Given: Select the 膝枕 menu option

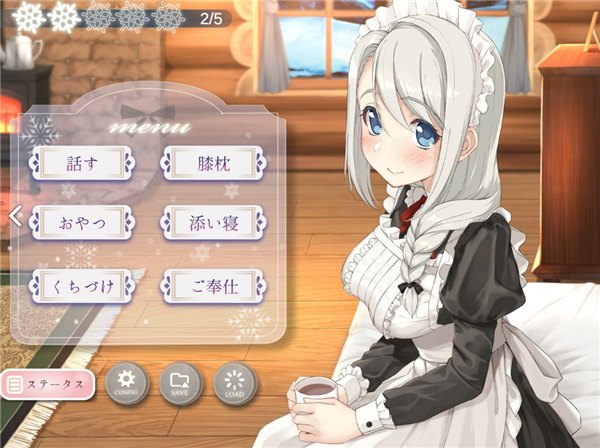Looking at the screenshot, I should point(212,162).
